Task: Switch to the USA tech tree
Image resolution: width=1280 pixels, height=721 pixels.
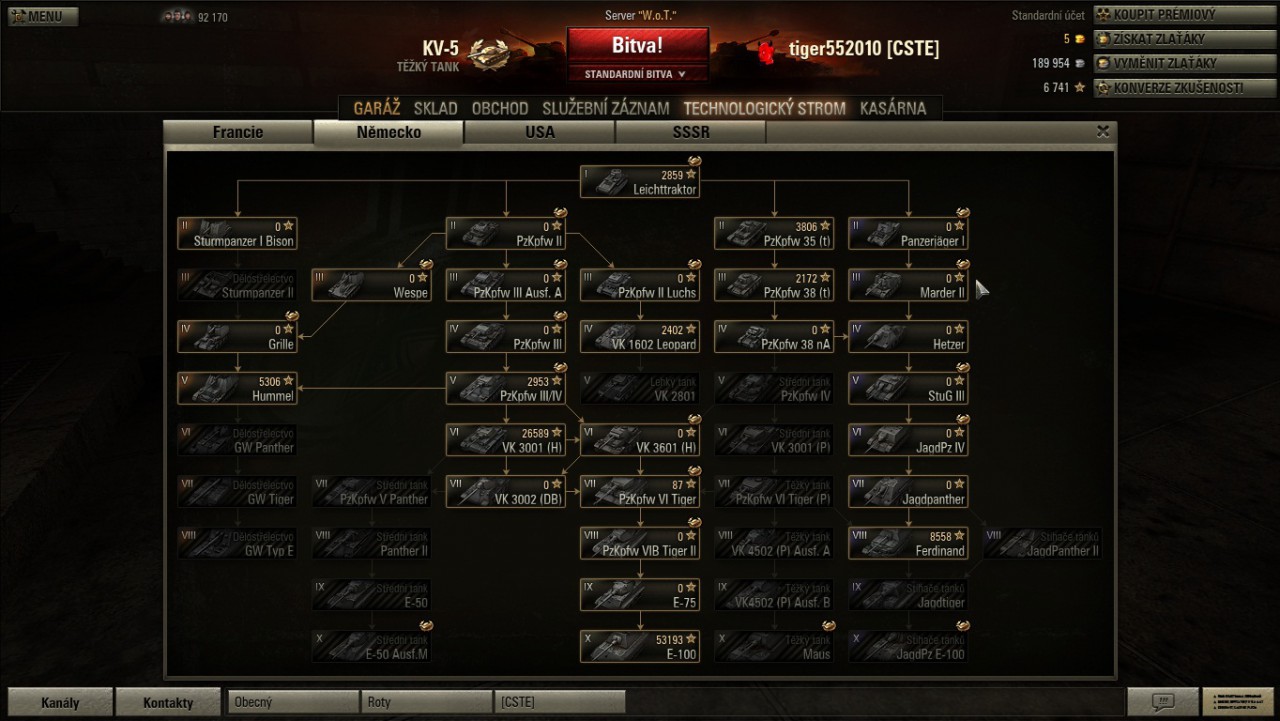Action: (540, 132)
